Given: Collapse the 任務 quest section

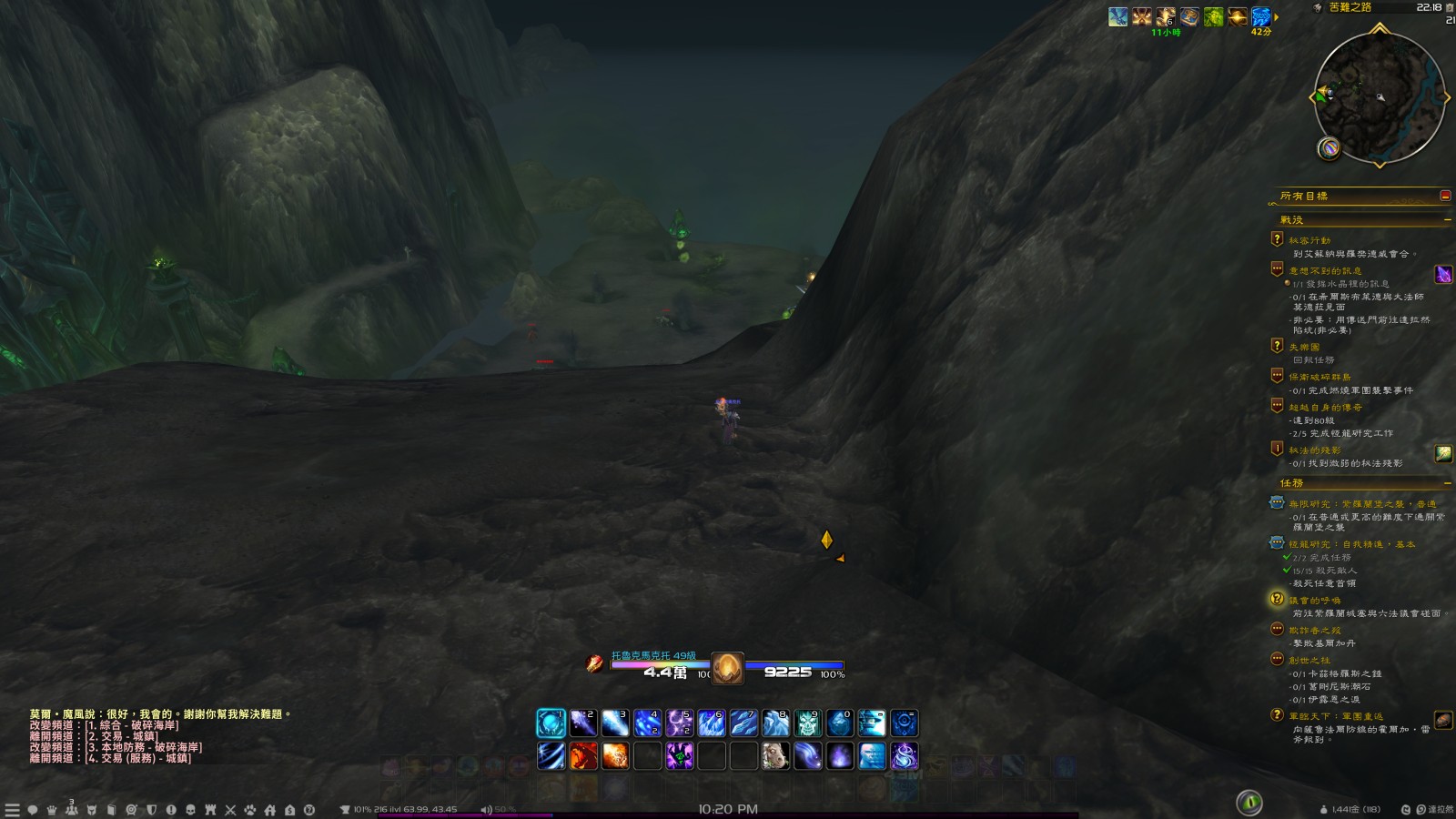Looking at the screenshot, I should (x=1447, y=483).
